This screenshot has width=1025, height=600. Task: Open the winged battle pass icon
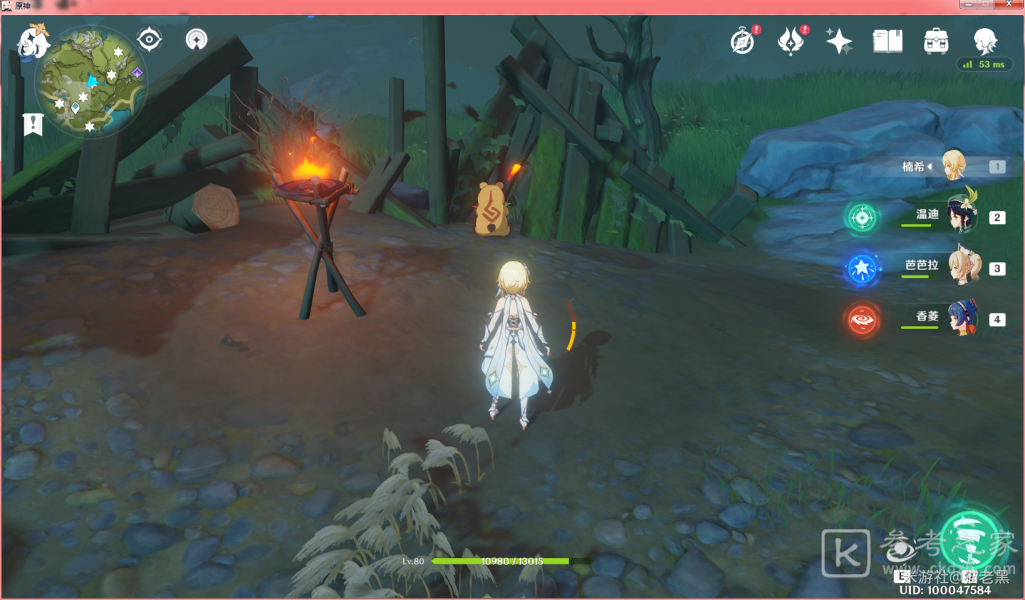(x=792, y=41)
